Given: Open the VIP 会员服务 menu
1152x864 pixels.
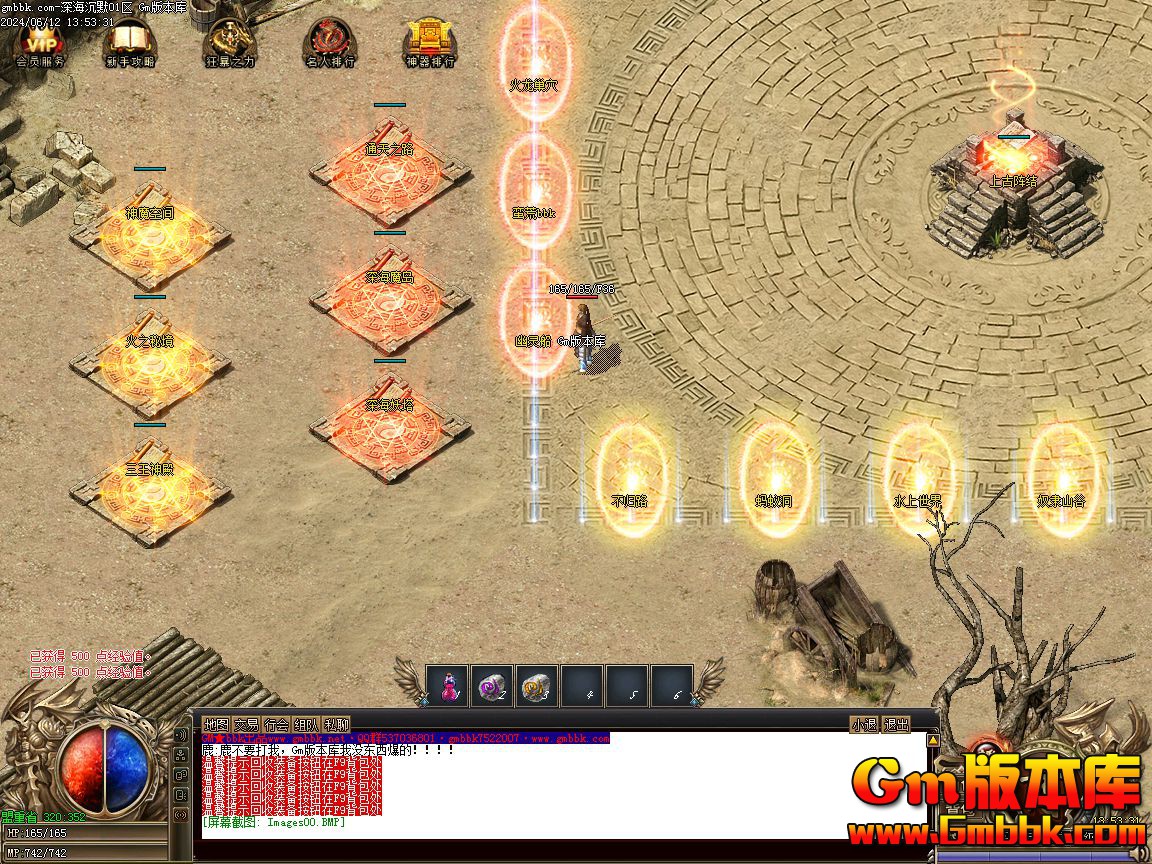Looking at the screenshot, I should (x=40, y=44).
